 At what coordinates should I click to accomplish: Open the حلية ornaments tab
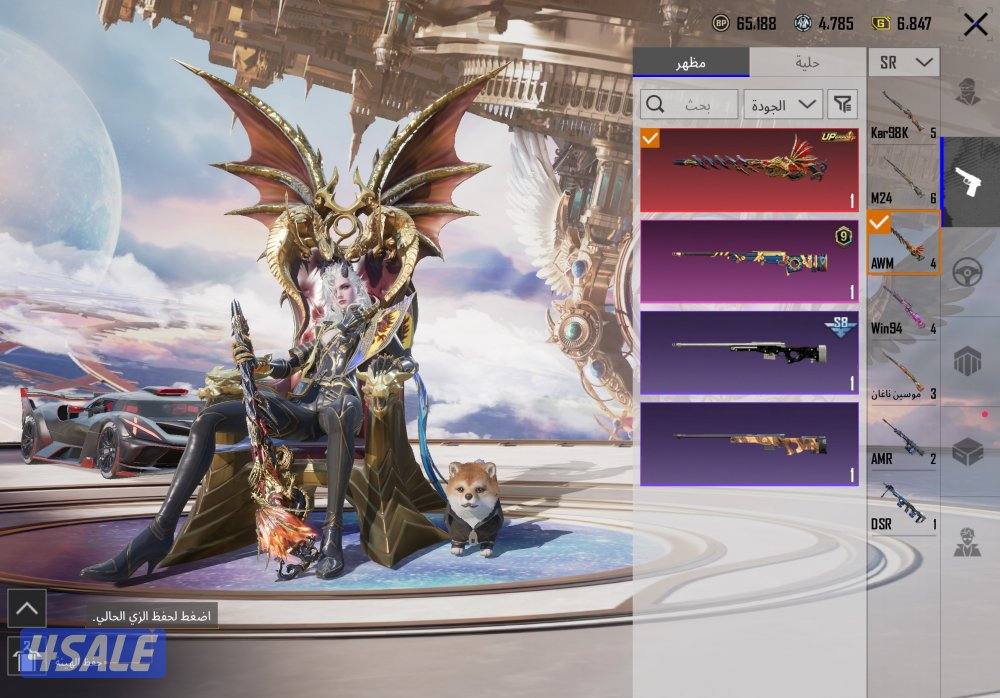coord(807,62)
